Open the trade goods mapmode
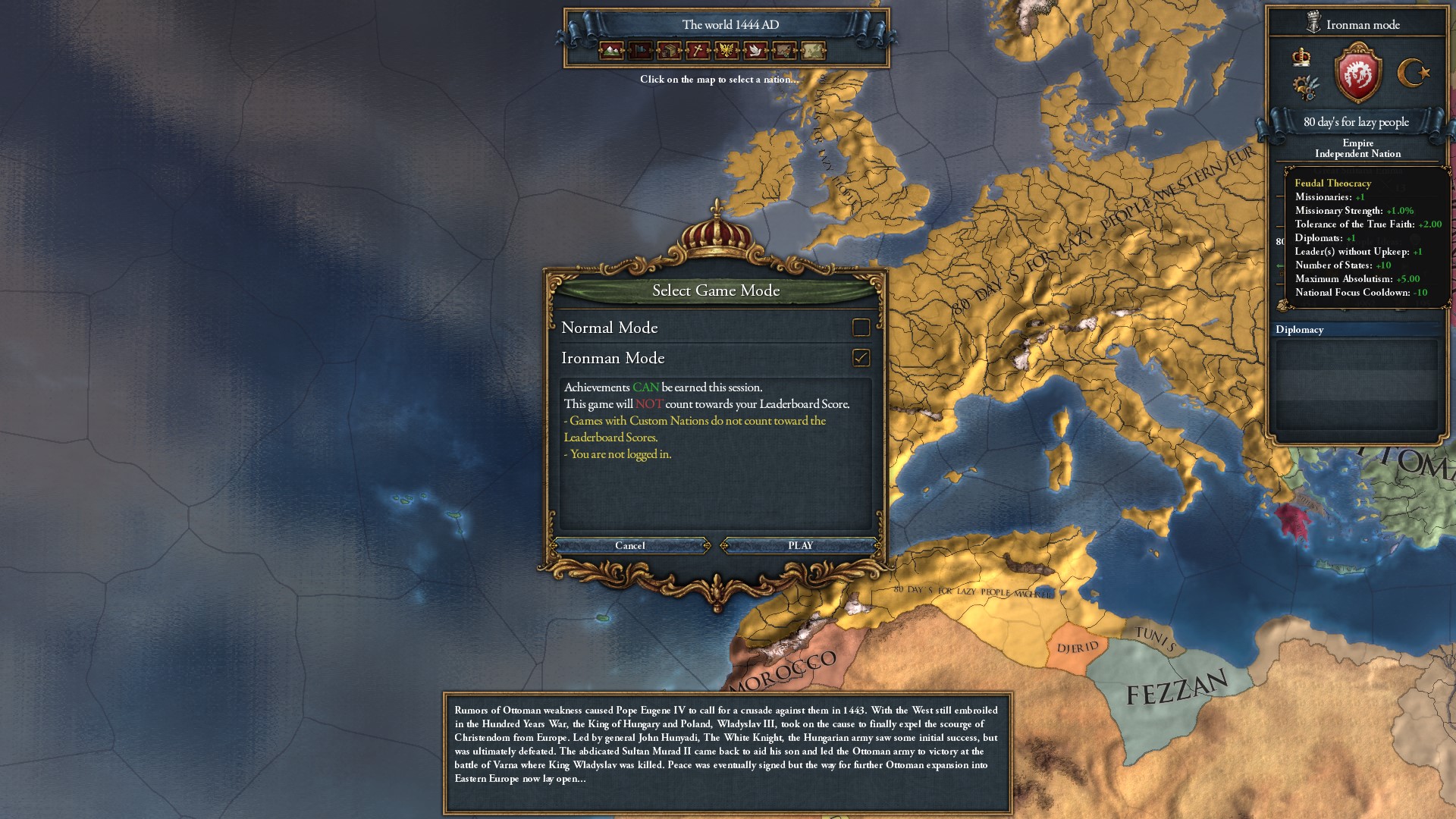 [667, 51]
